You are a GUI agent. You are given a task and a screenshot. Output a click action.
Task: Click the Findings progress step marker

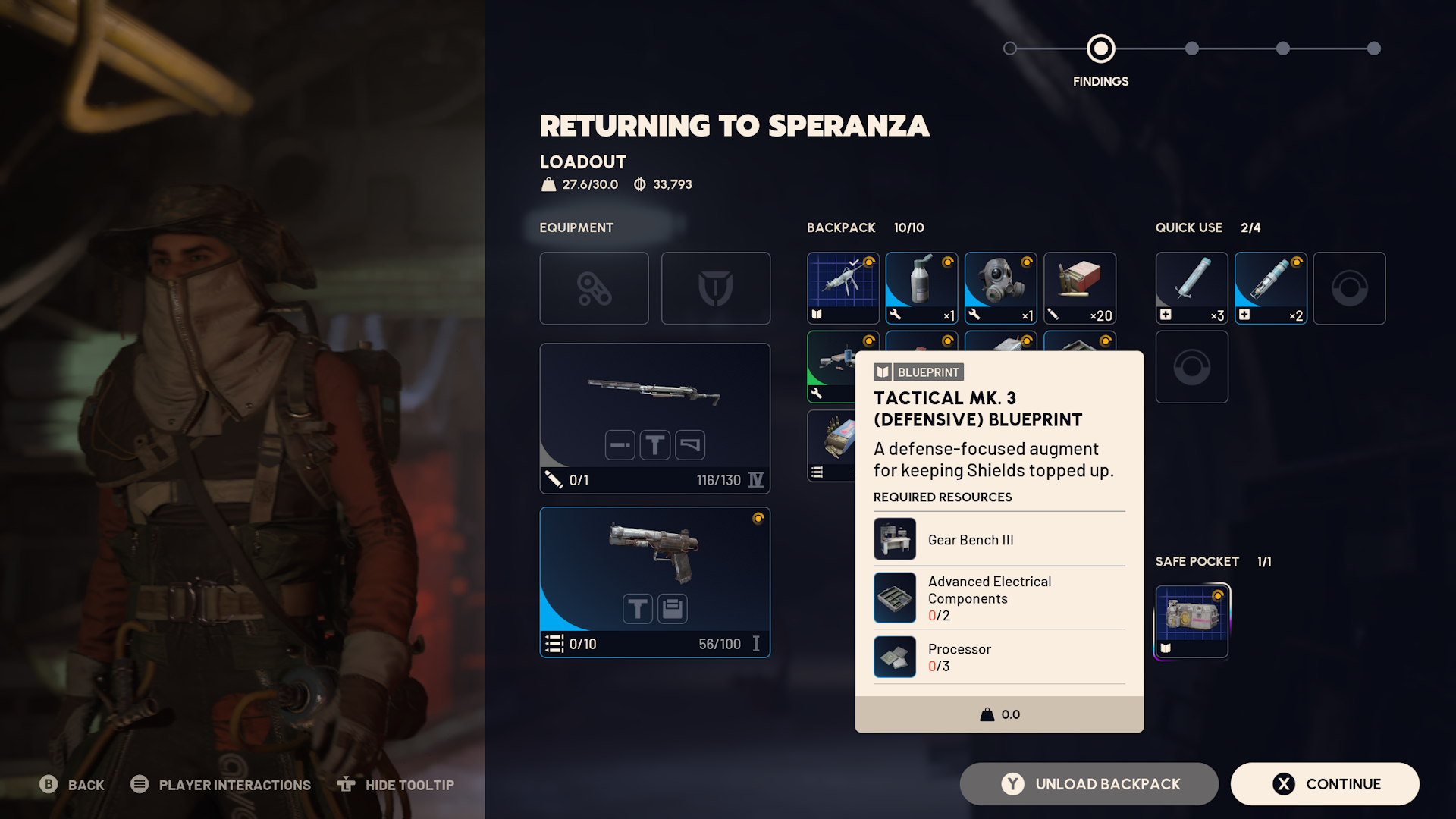[x=1100, y=49]
